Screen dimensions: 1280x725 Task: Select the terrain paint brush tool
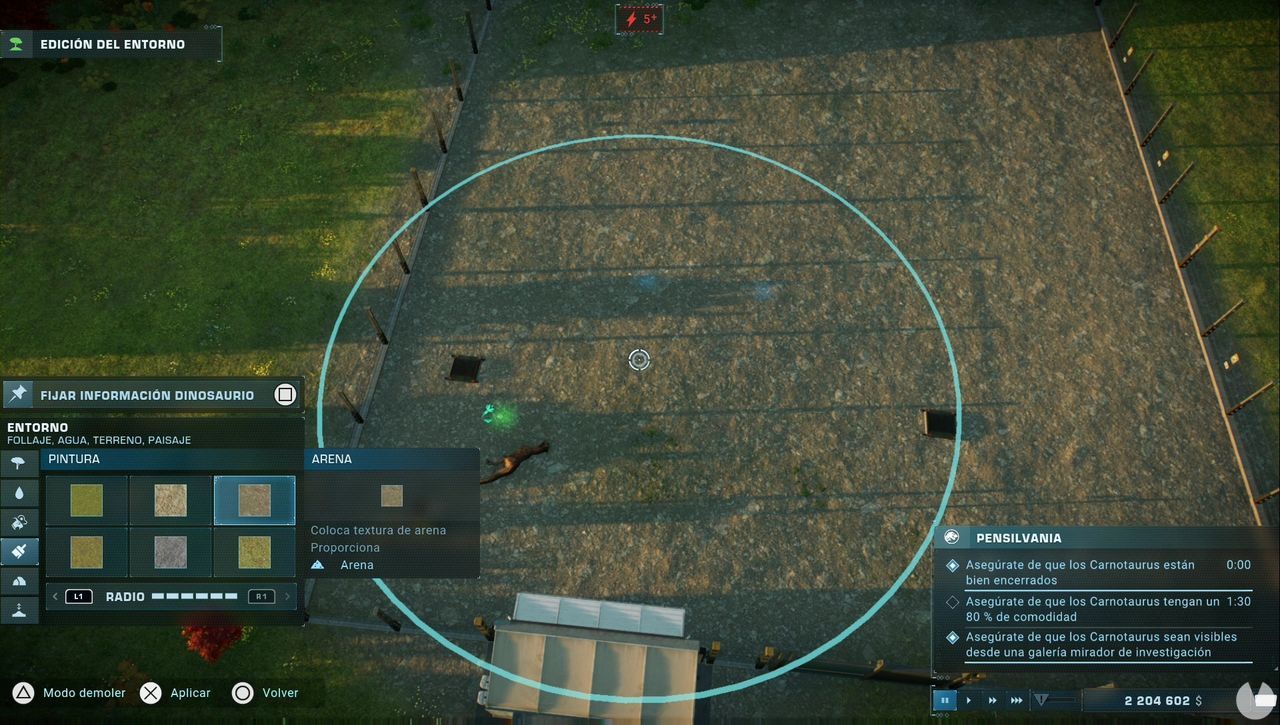pyautogui.click(x=20, y=551)
